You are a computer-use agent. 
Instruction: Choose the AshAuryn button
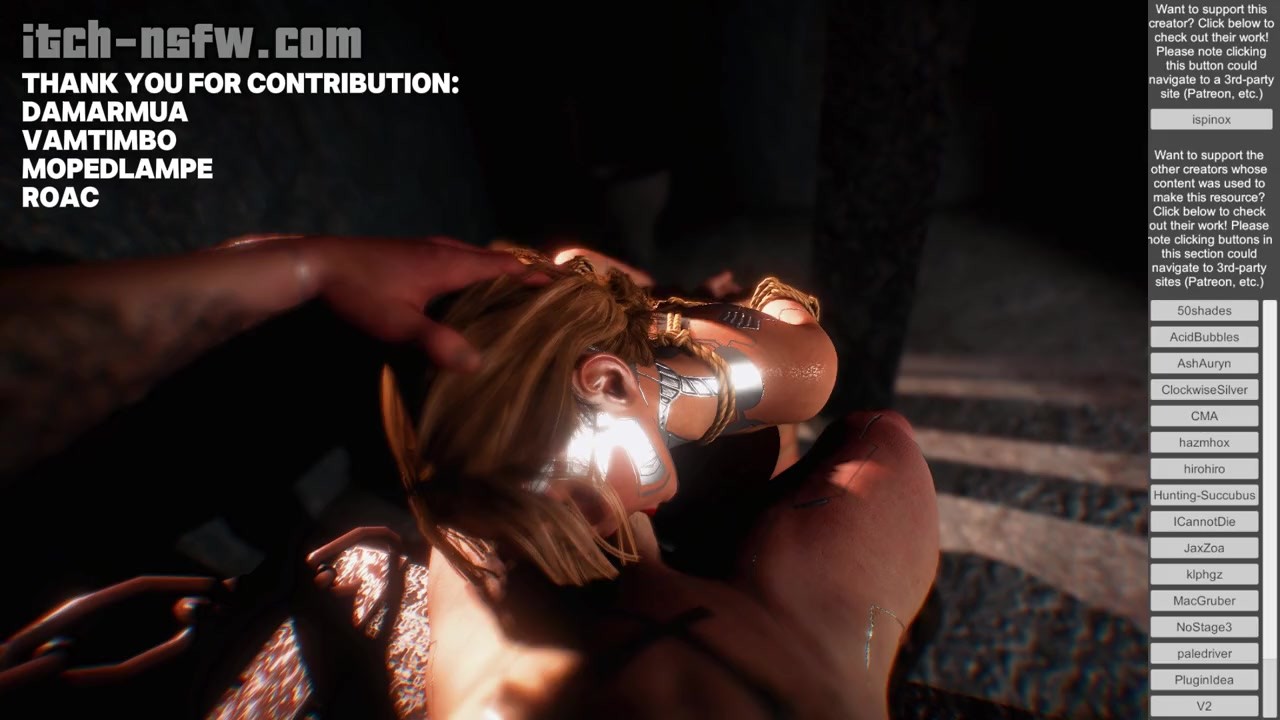pos(1204,363)
